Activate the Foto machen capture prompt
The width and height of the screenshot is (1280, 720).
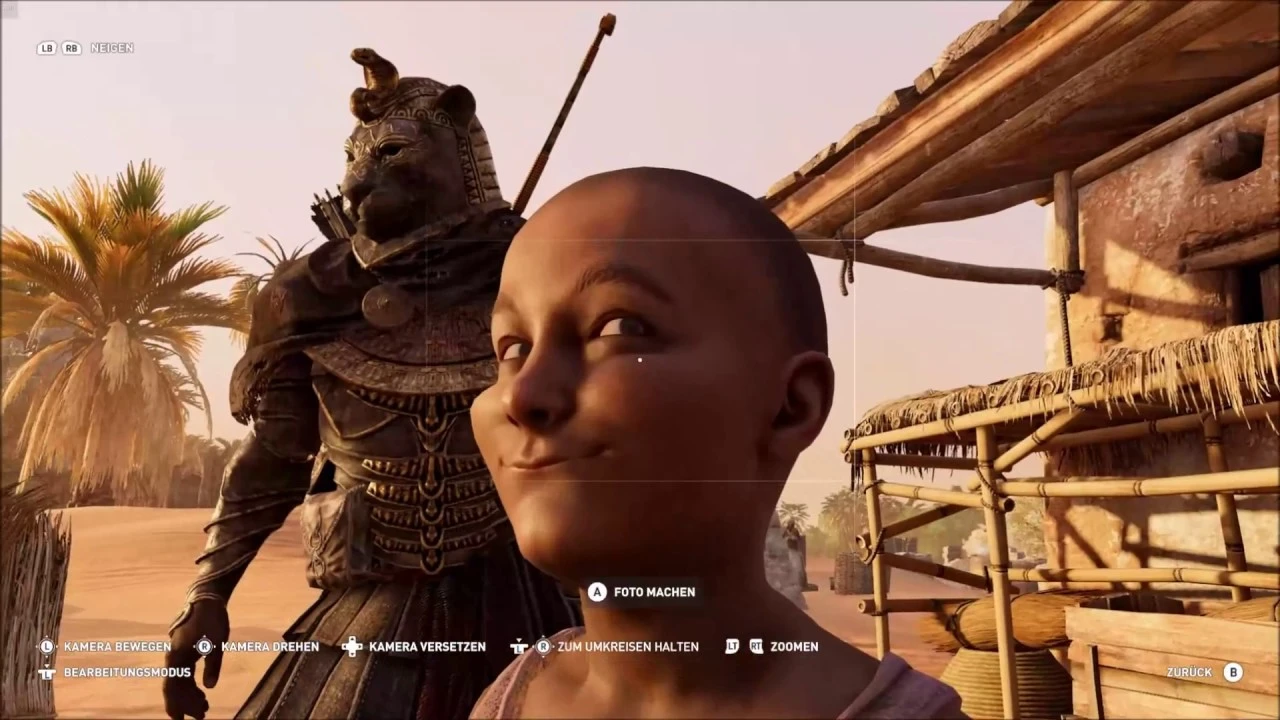click(654, 592)
